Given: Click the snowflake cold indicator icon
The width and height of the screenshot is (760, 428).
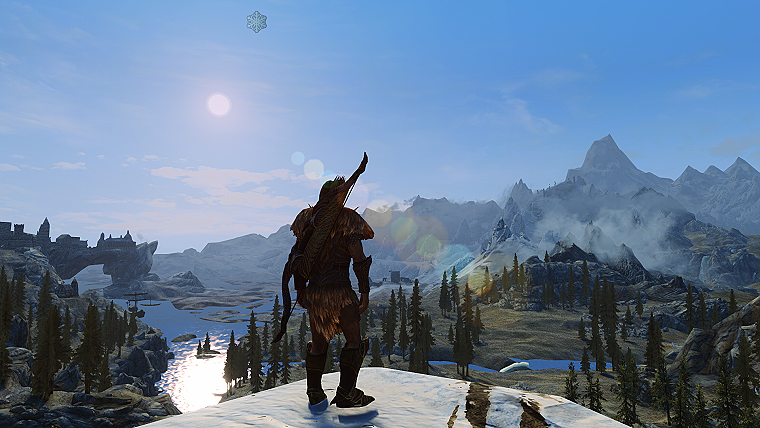Looking at the screenshot, I should pyautogui.click(x=257, y=21).
